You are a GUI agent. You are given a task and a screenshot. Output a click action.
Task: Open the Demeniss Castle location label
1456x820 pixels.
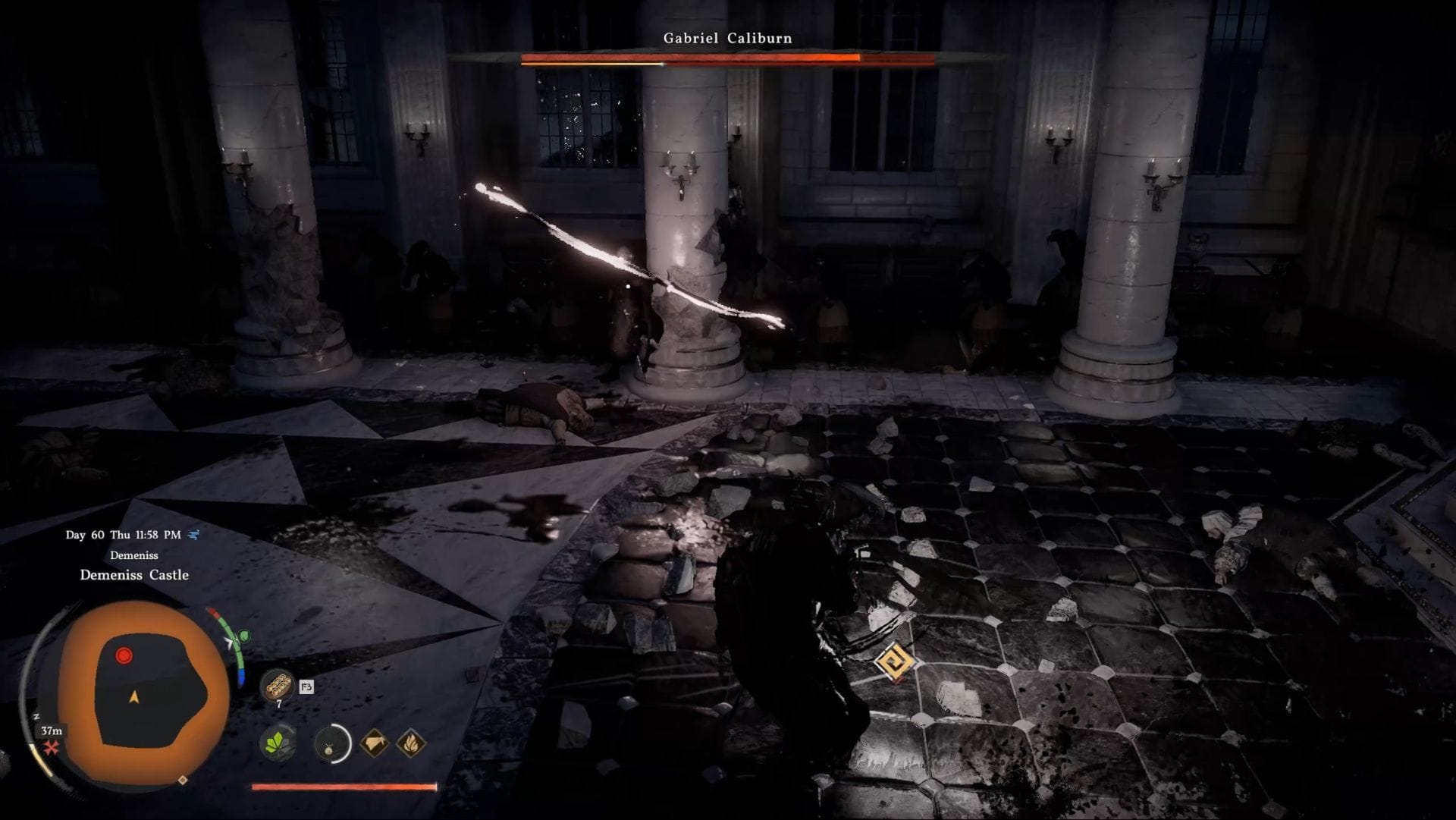coord(135,574)
